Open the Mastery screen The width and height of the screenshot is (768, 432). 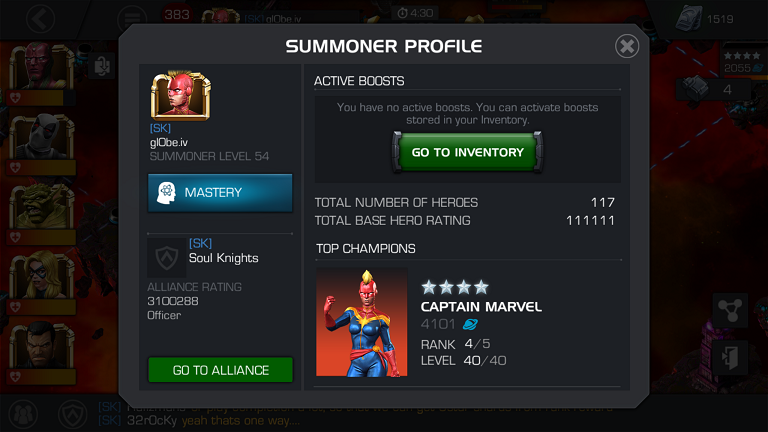pos(220,192)
